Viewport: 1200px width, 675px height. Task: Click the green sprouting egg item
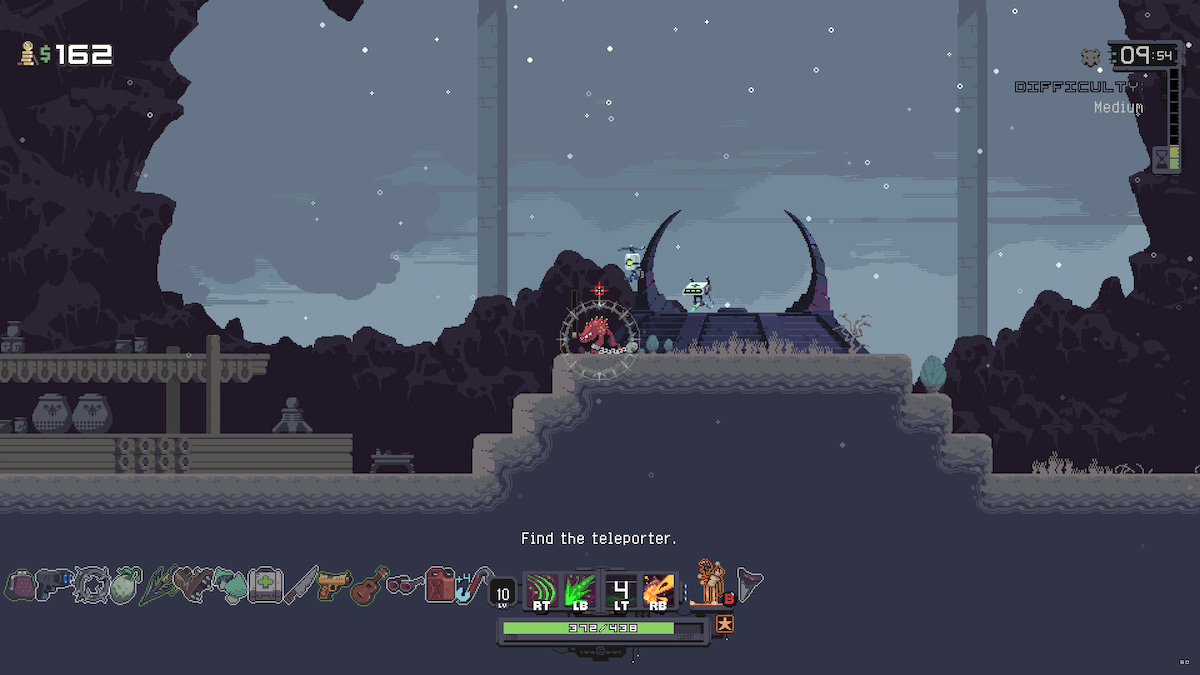123,585
